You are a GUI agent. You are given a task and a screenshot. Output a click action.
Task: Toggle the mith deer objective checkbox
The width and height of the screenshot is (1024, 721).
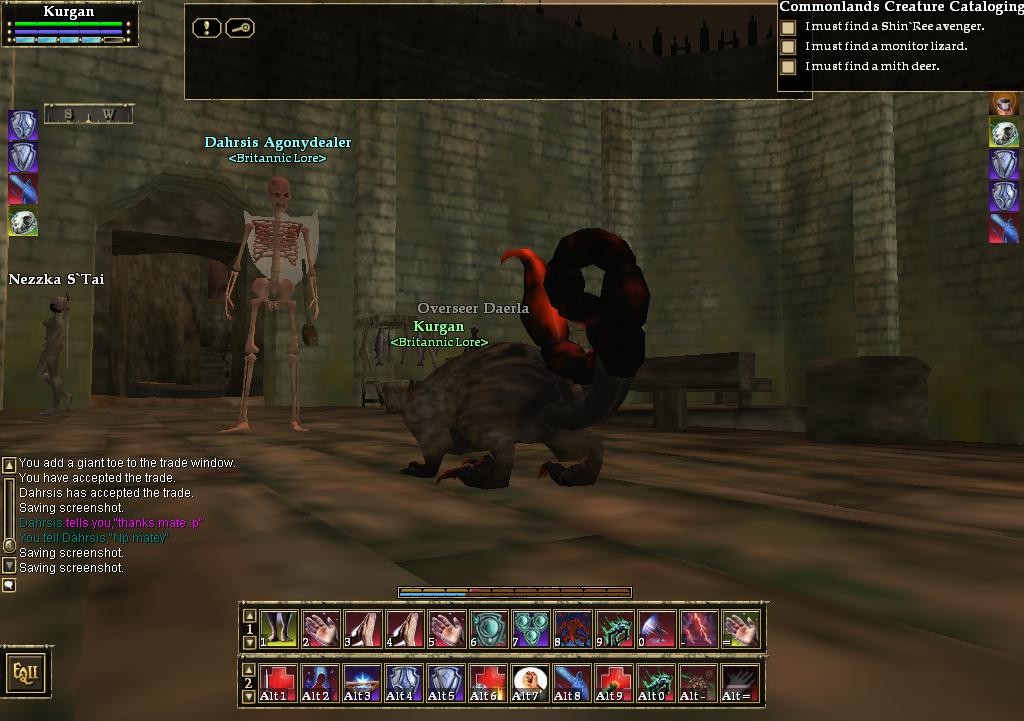pos(789,67)
